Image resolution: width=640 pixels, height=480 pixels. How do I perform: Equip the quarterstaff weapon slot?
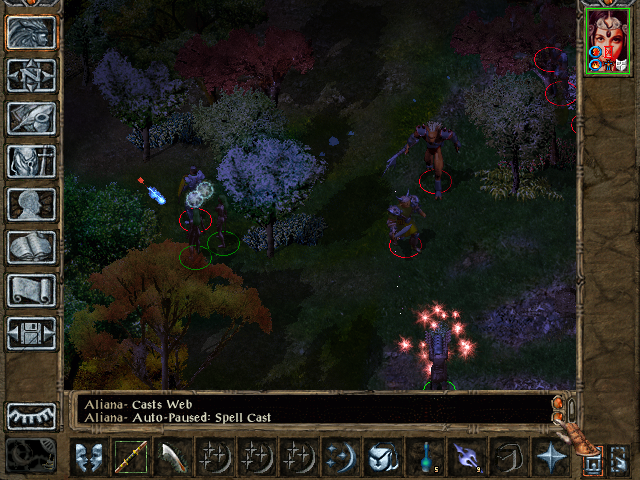[130, 458]
